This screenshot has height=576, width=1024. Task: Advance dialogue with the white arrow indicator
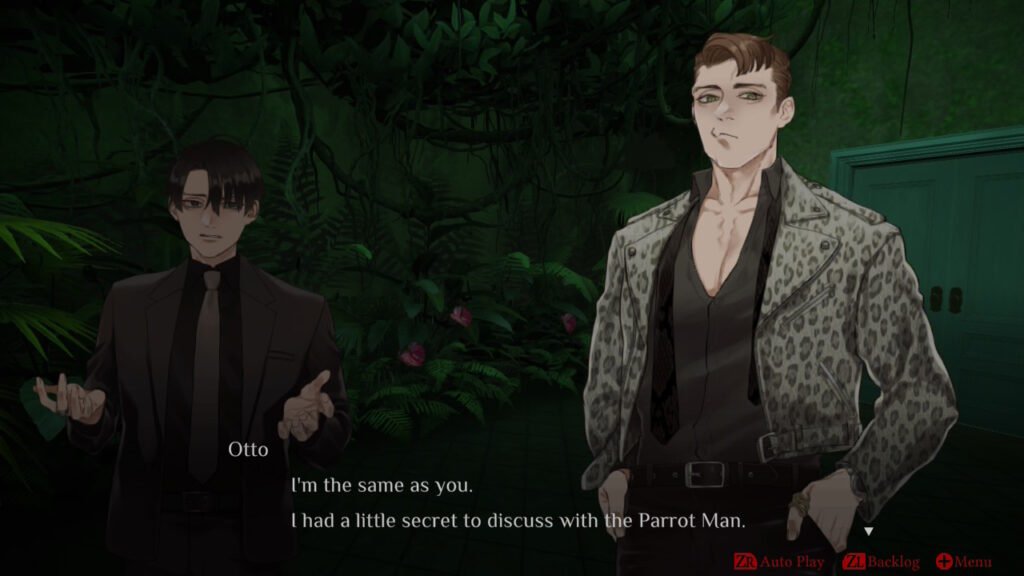click(868, 531)
